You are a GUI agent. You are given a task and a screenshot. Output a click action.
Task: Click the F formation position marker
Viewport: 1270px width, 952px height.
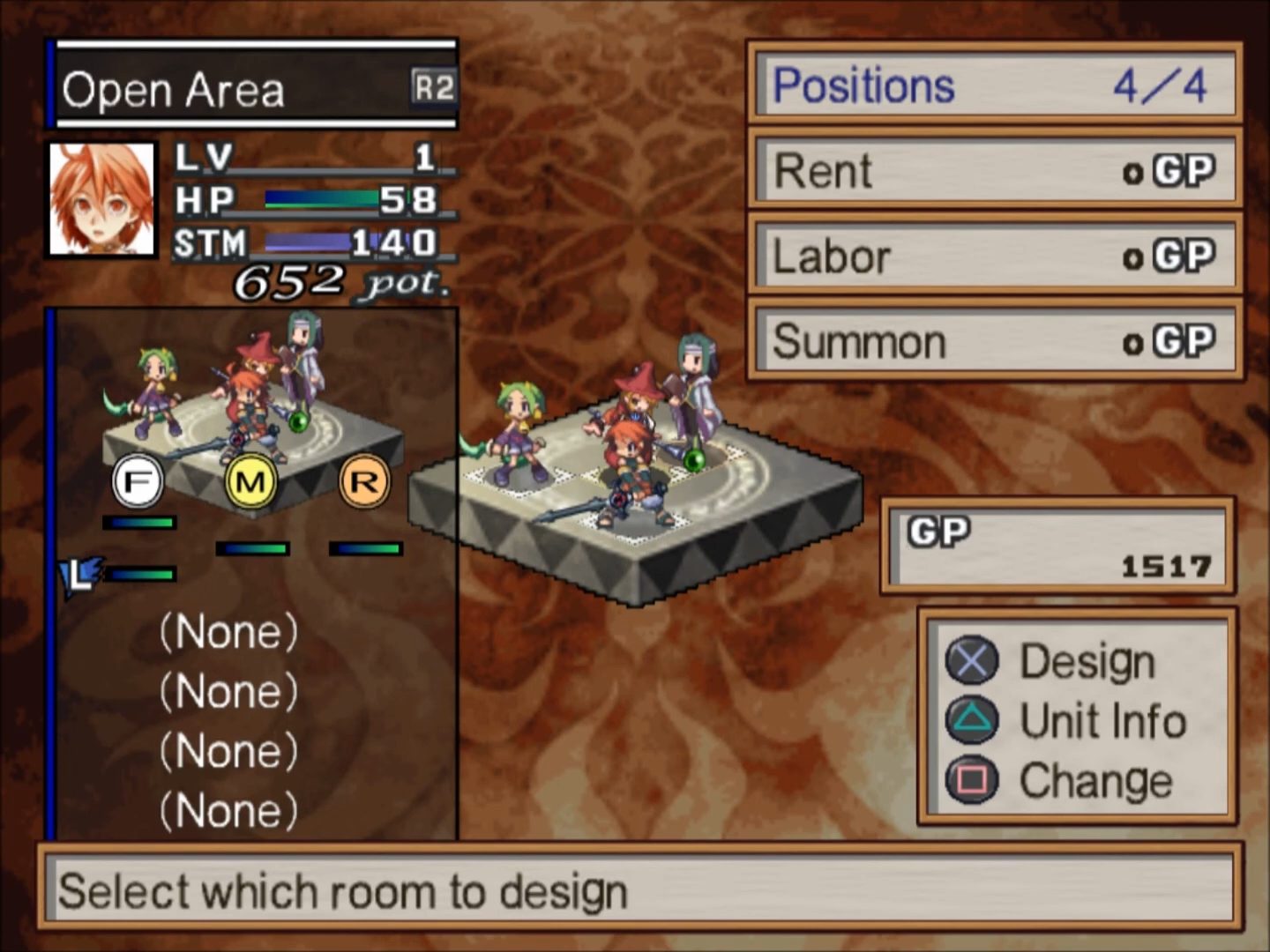(138, 482)
